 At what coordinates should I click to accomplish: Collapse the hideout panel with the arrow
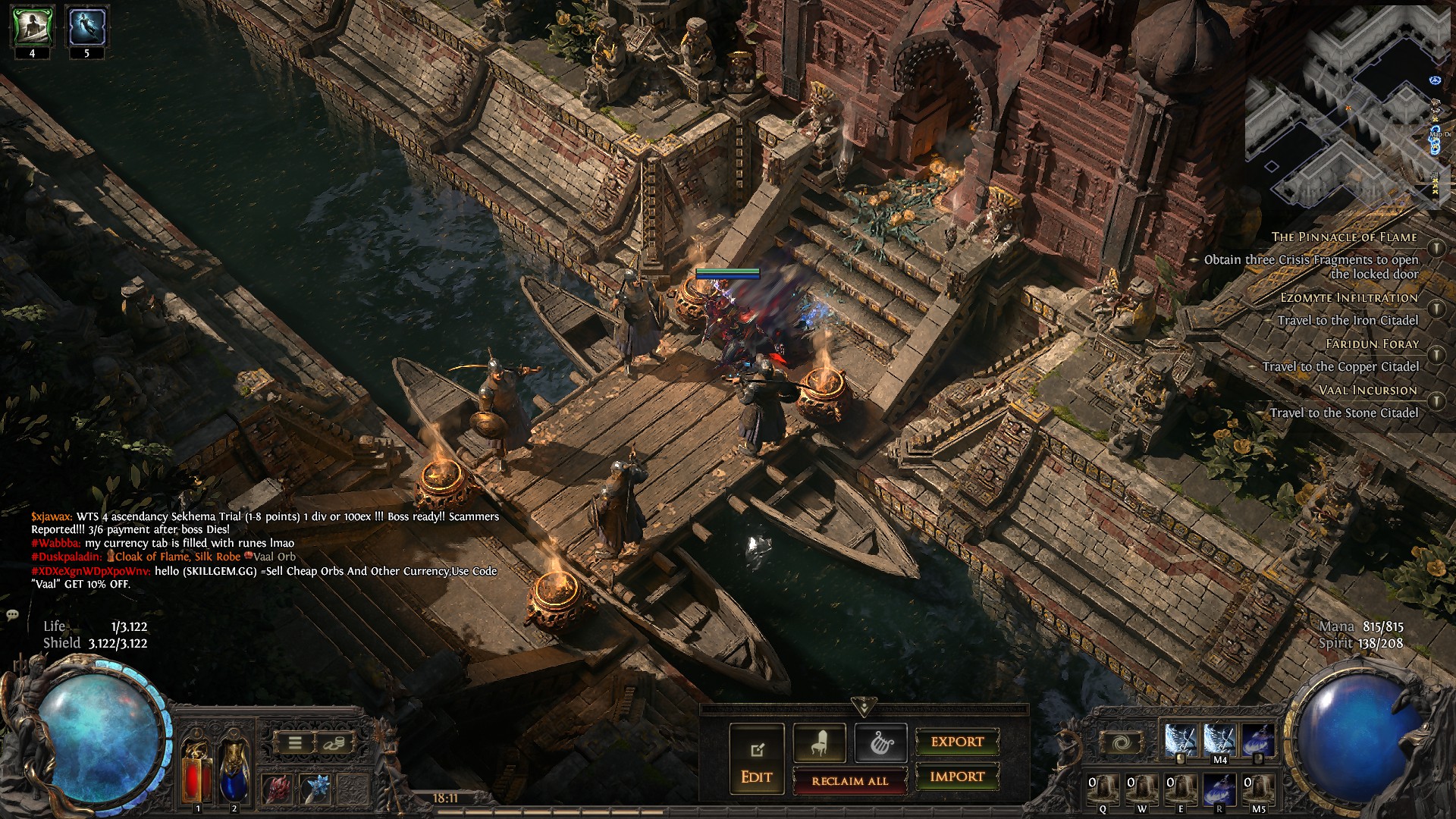pyautogui.click(x=864, y=707)
